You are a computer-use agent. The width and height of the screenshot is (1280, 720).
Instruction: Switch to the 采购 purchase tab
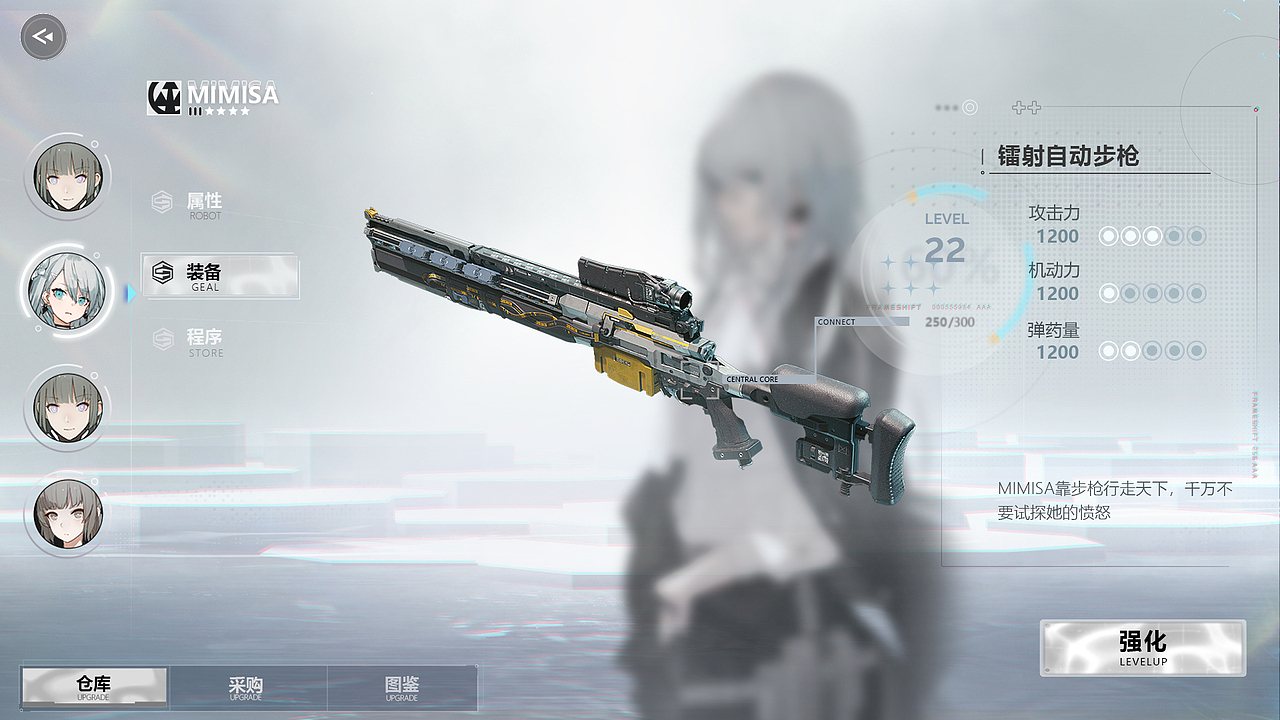[246, 687]
